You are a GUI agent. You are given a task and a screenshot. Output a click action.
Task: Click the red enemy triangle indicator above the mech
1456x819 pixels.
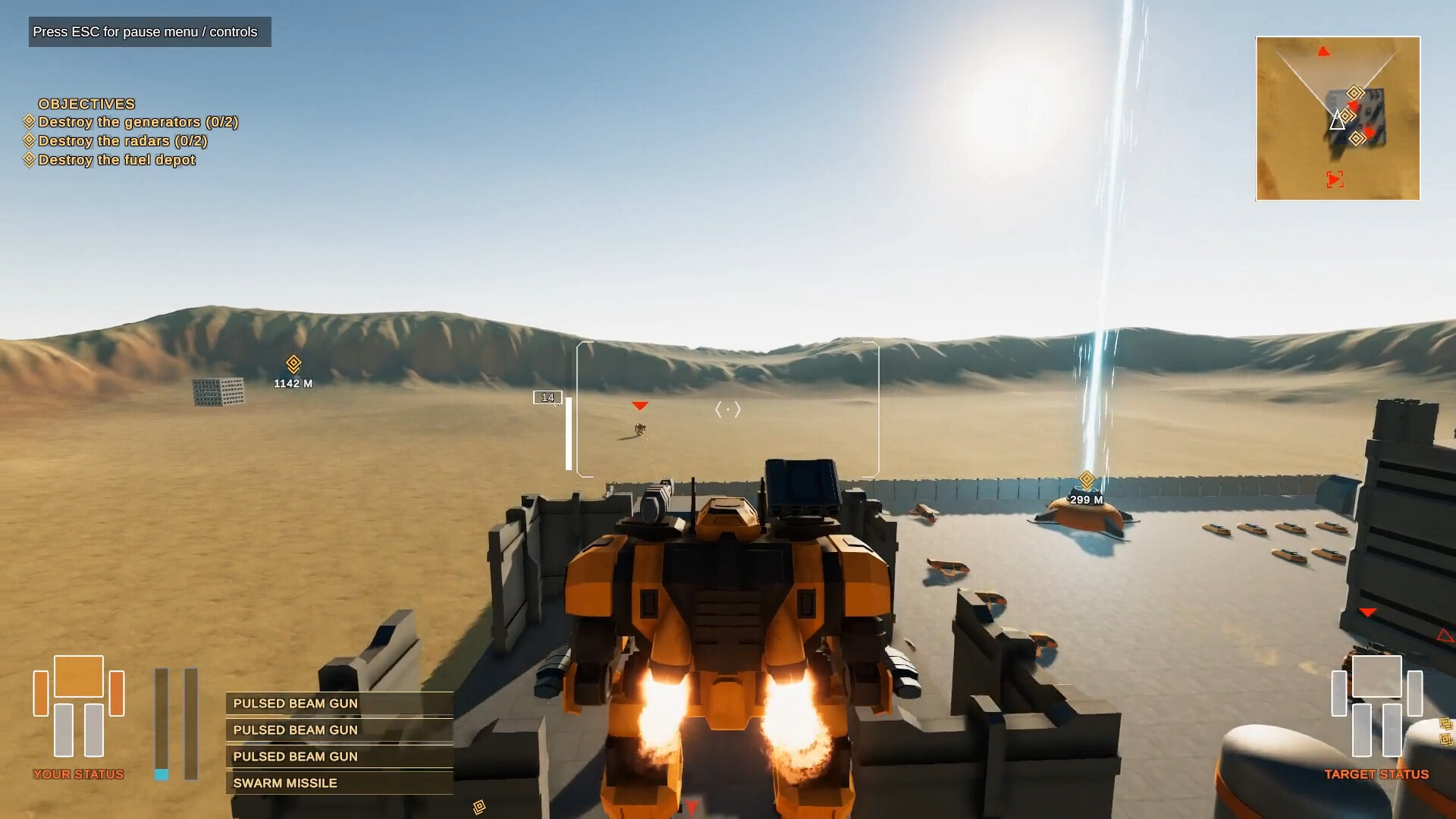[x=639, y=406]
